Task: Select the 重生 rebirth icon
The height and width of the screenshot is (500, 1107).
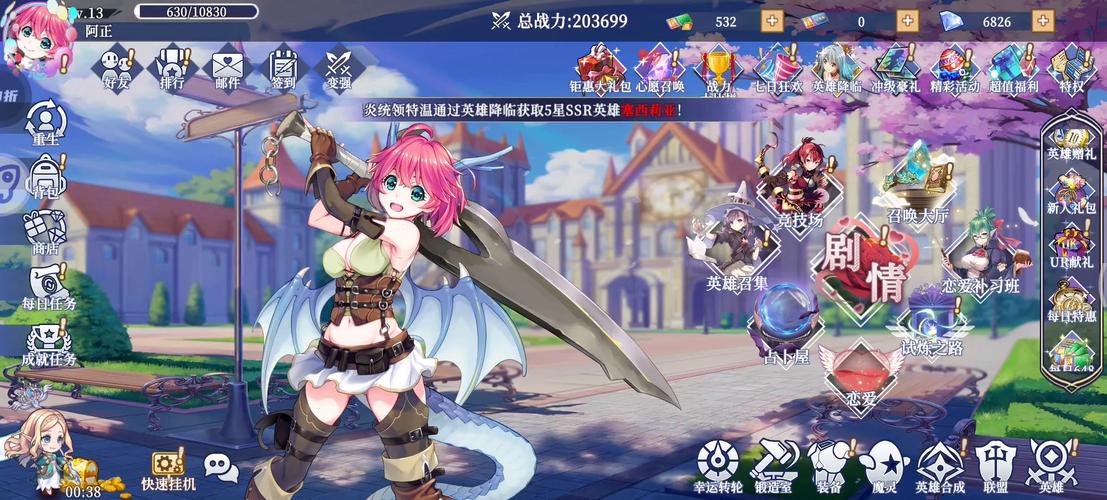Action: tap(45, 122)
